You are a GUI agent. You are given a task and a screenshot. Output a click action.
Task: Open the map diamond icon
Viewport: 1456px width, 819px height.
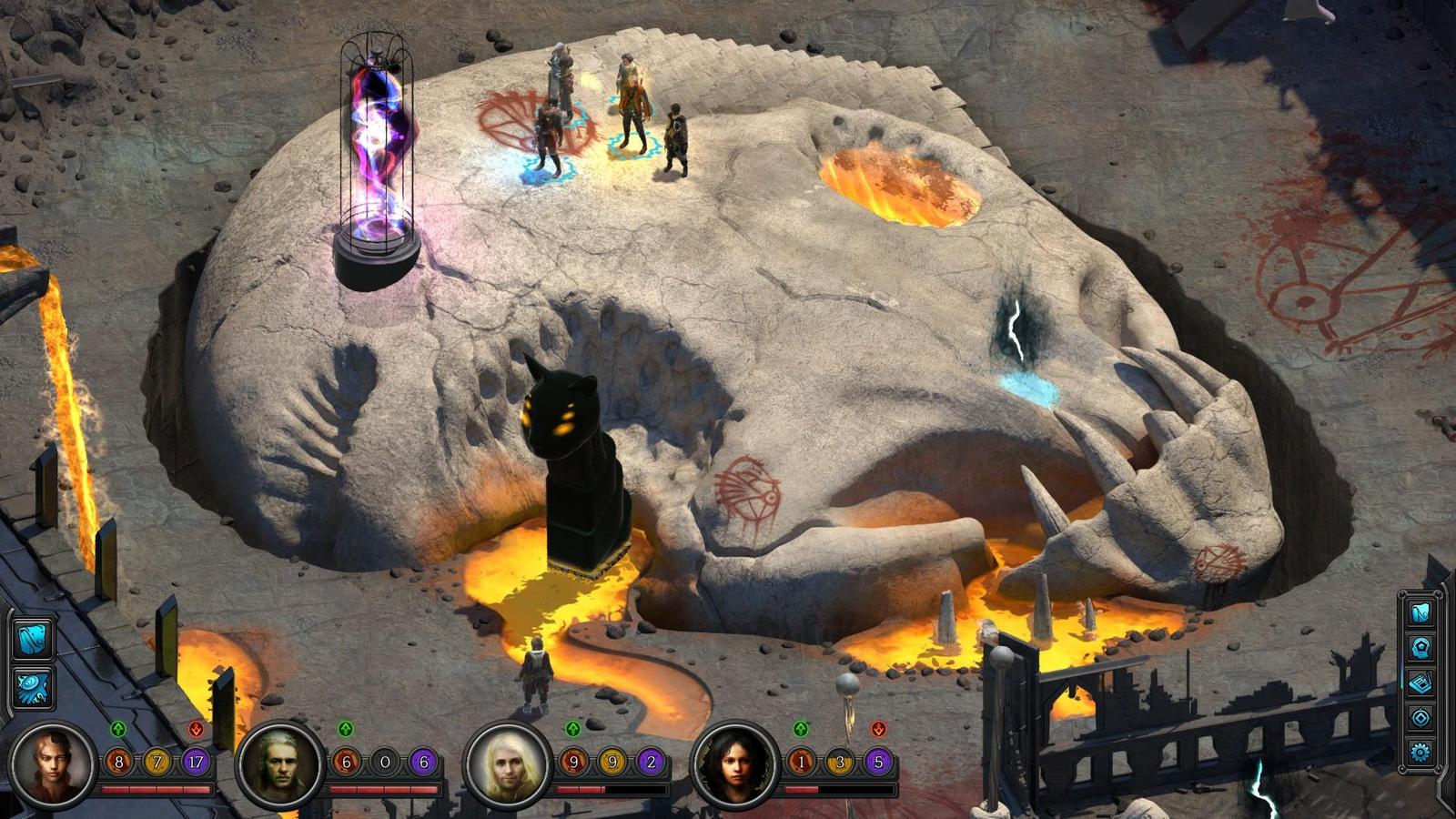(x=1421, y=717)
